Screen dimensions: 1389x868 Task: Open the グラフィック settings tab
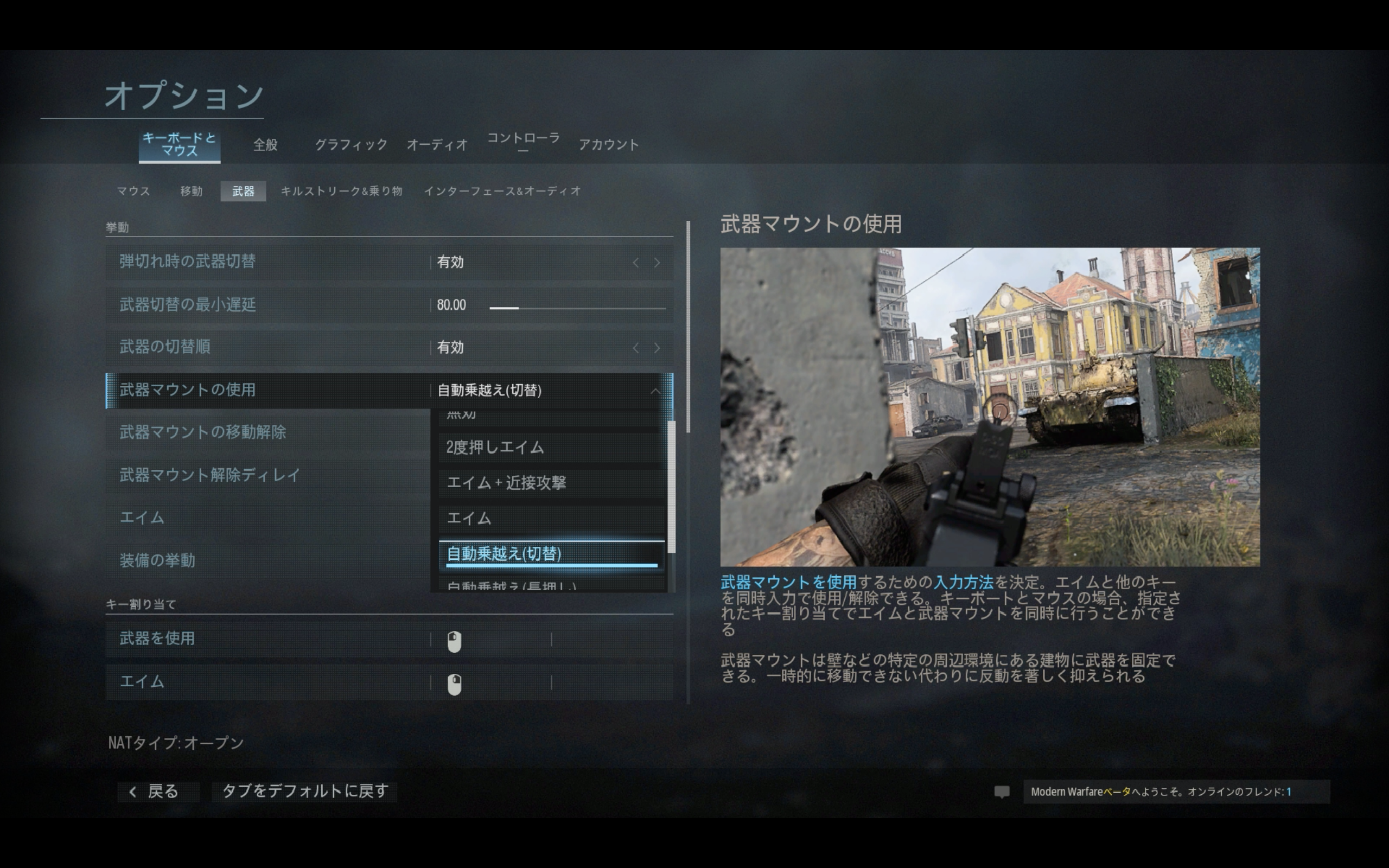351,145
